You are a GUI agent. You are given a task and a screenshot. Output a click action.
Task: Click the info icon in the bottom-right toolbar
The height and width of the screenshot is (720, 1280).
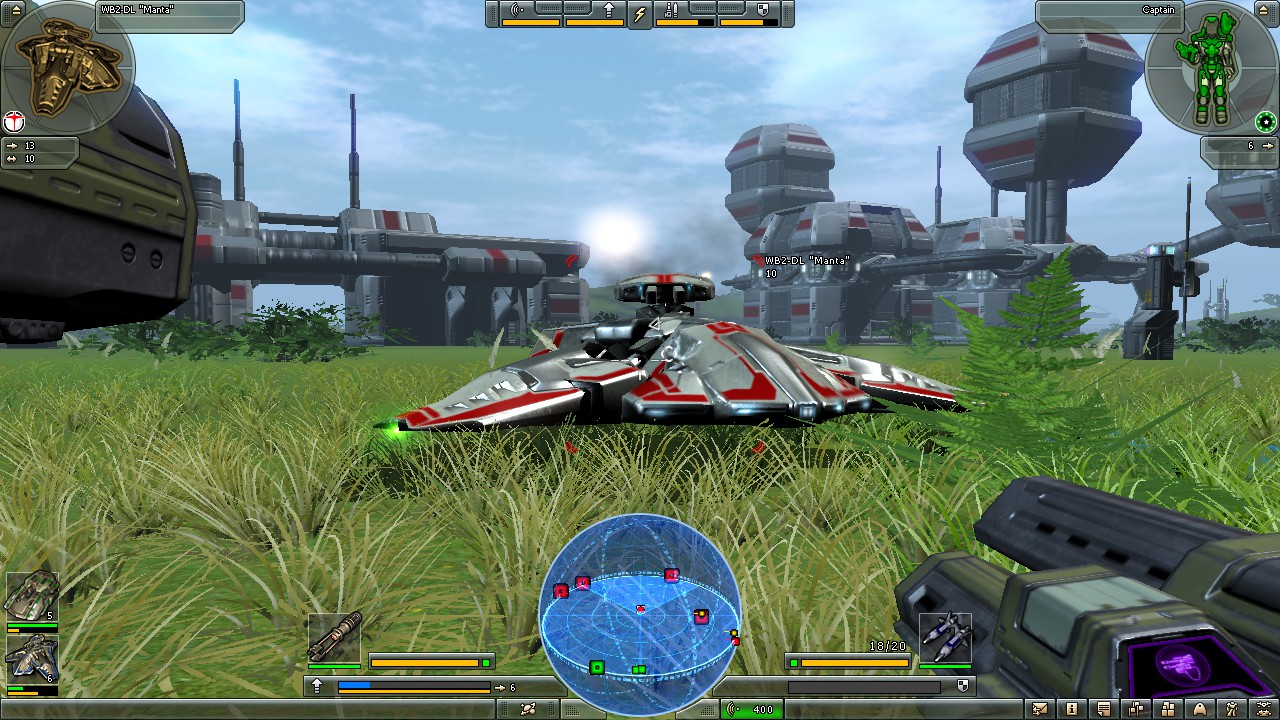click(x=1072, y=707)
